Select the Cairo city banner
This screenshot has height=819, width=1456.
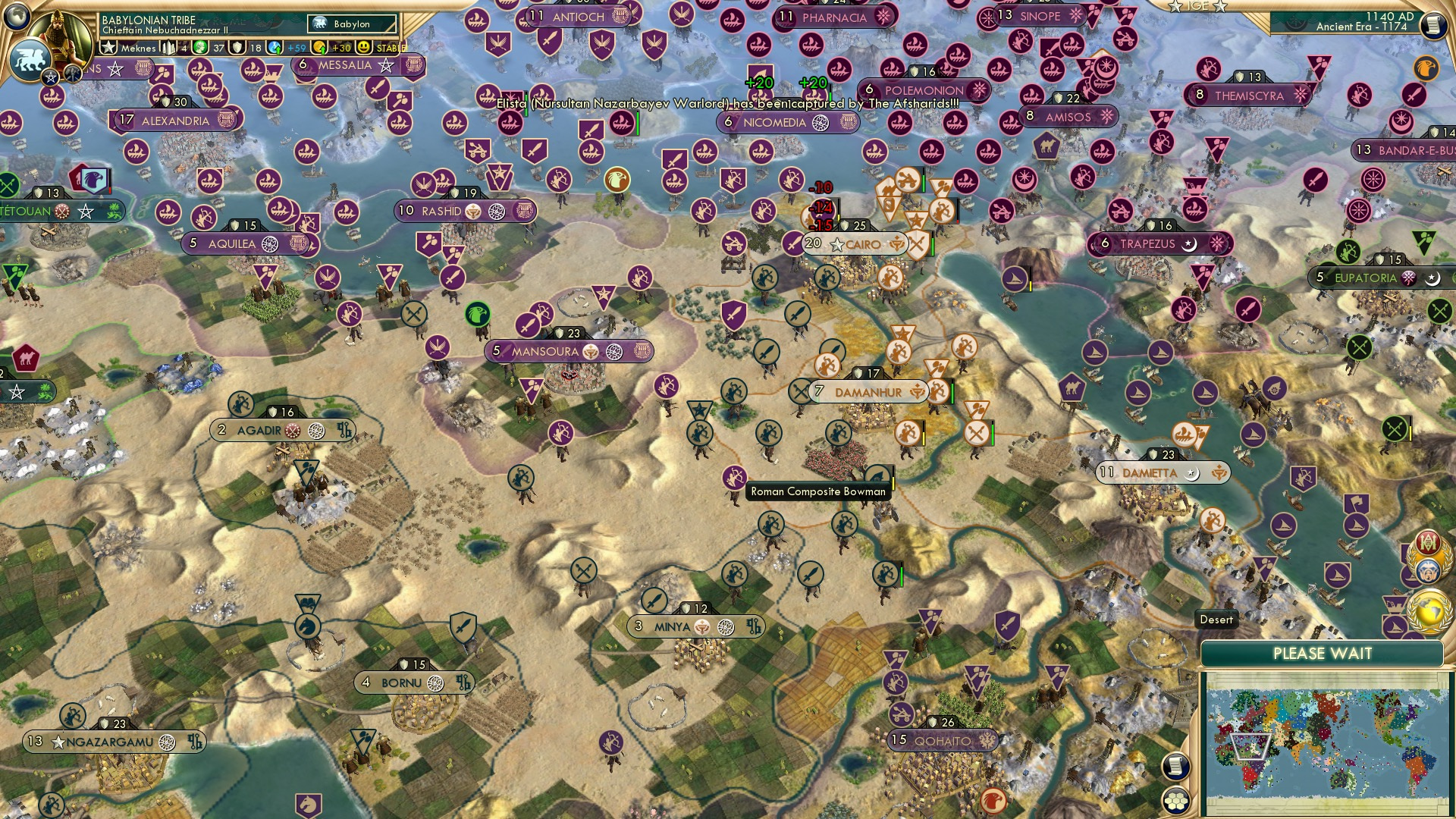[x=855, y=244]
